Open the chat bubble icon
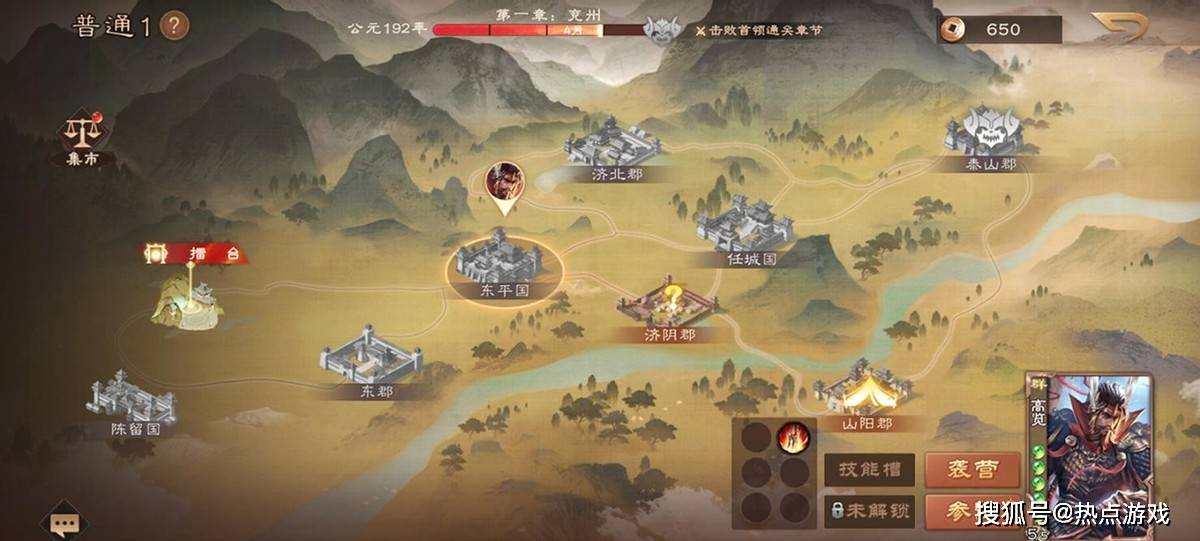Screen dimensions: 1200x541 (x=64, y=522)
